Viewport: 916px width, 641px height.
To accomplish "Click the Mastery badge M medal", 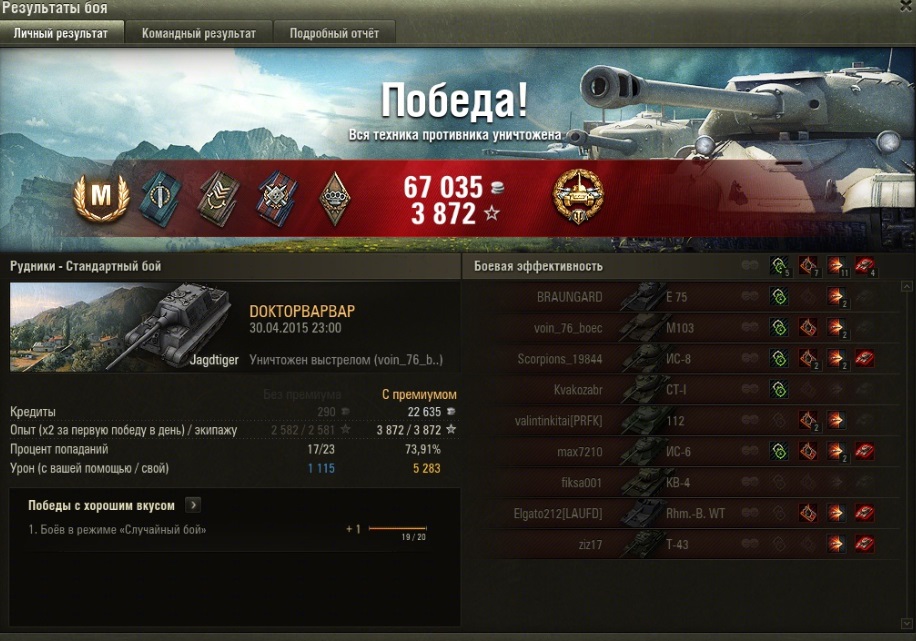I will [x=101, y=197].
